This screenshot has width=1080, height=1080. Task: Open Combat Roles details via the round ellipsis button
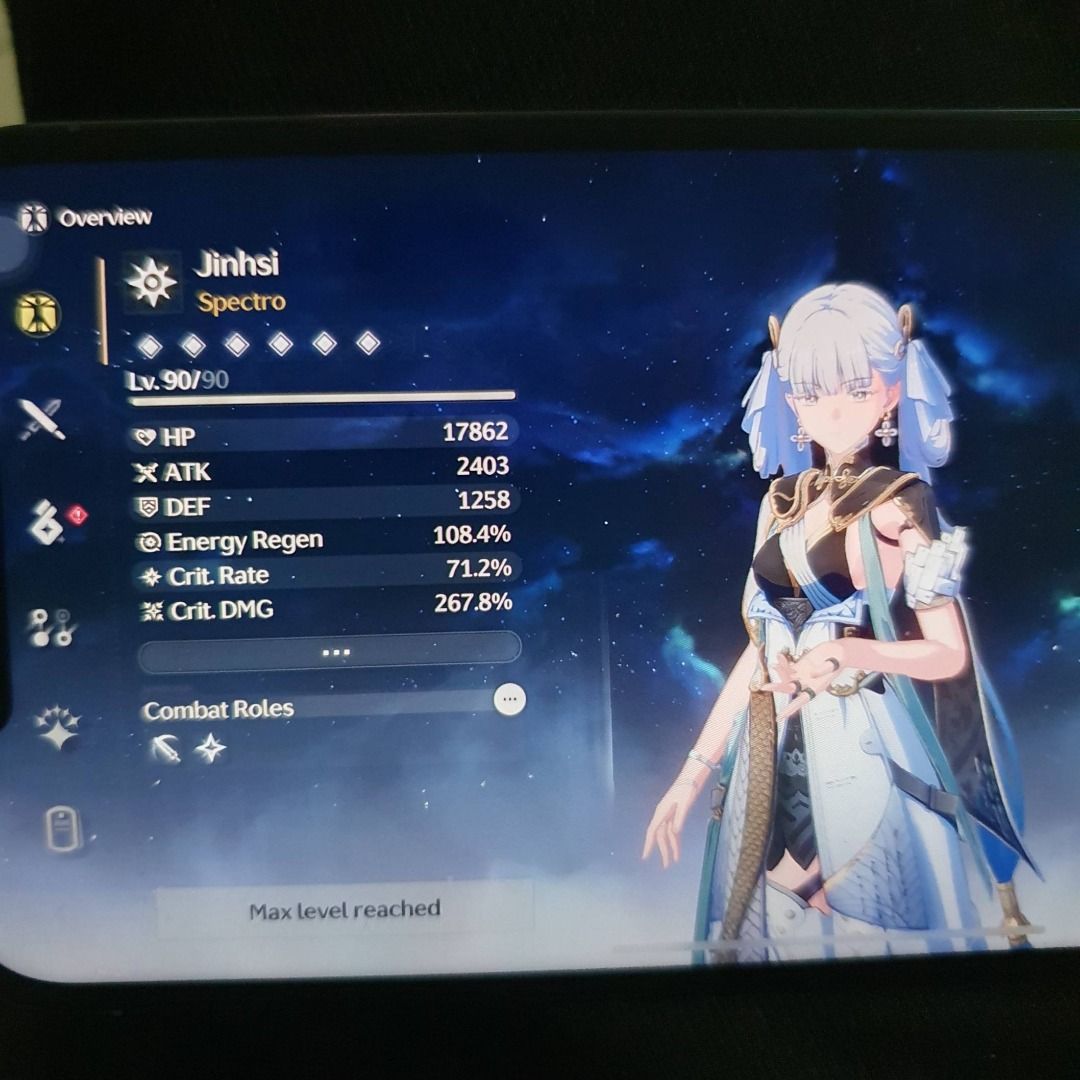(x=510, y=699)
